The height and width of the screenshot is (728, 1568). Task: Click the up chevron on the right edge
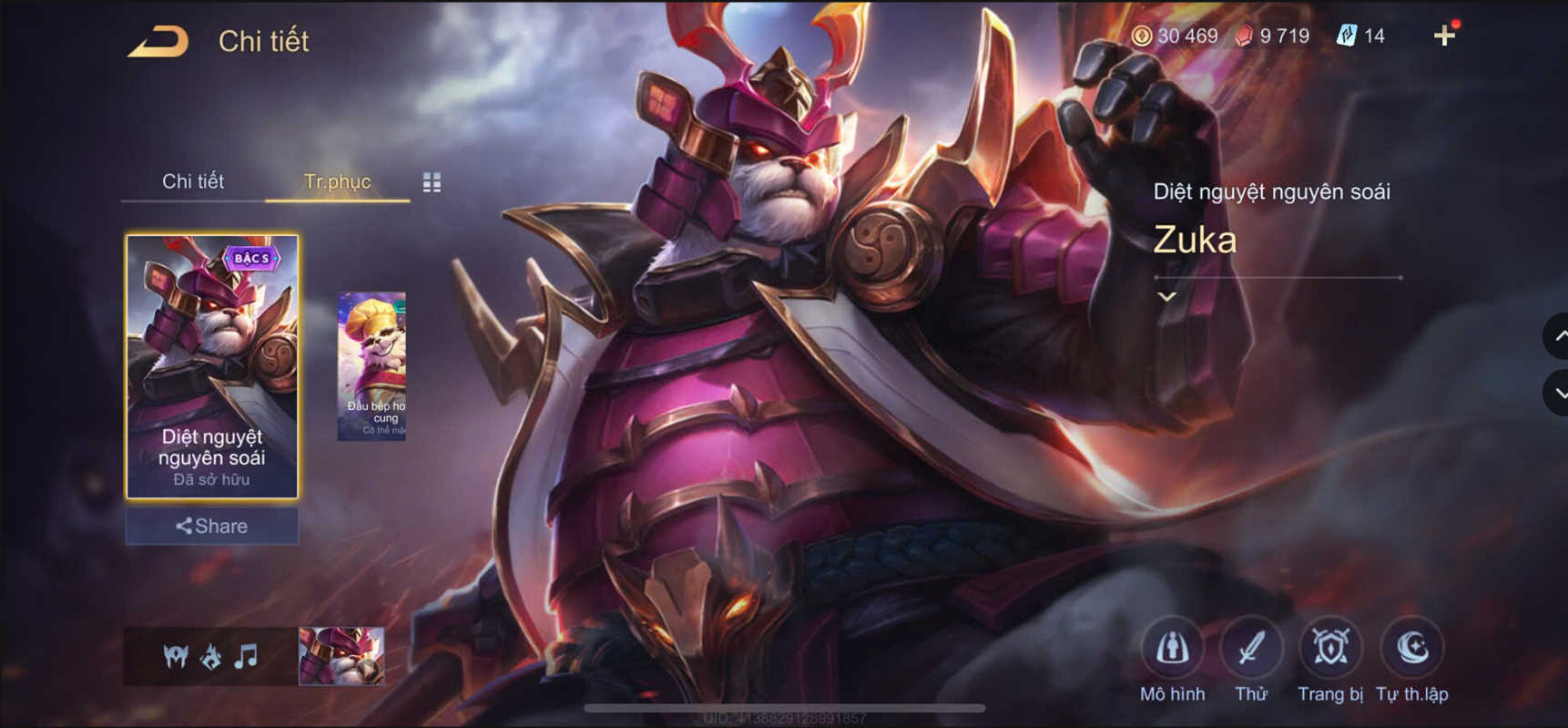1560,336
